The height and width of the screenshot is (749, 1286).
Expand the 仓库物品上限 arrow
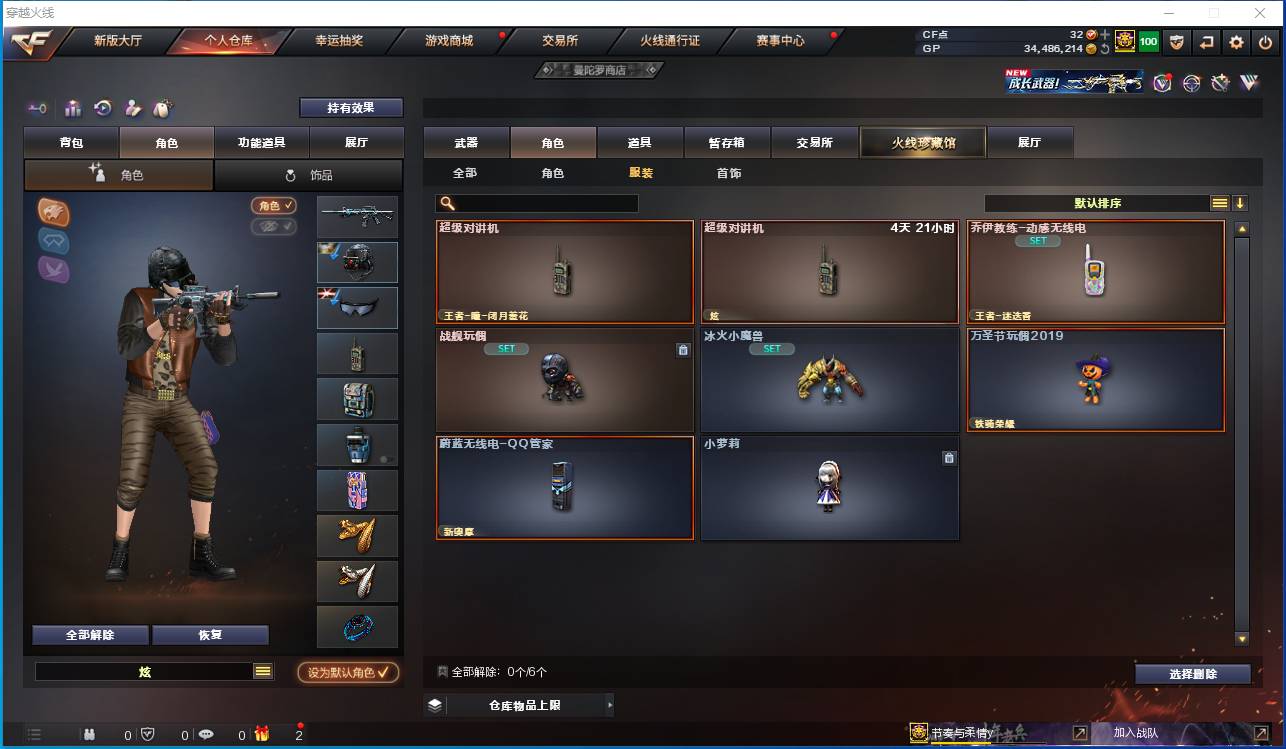click(x=609, y=704)
